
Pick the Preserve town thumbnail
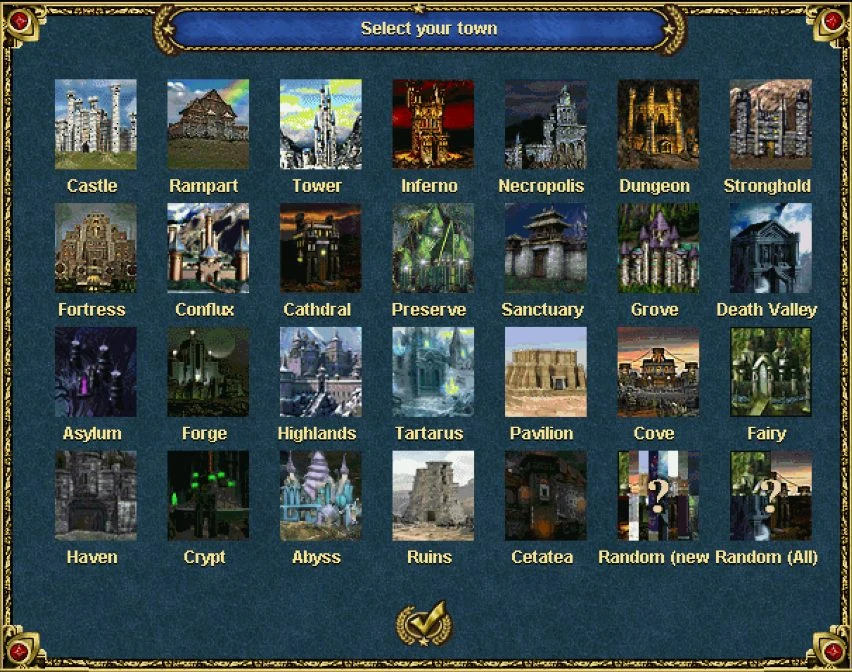(433, 248)
